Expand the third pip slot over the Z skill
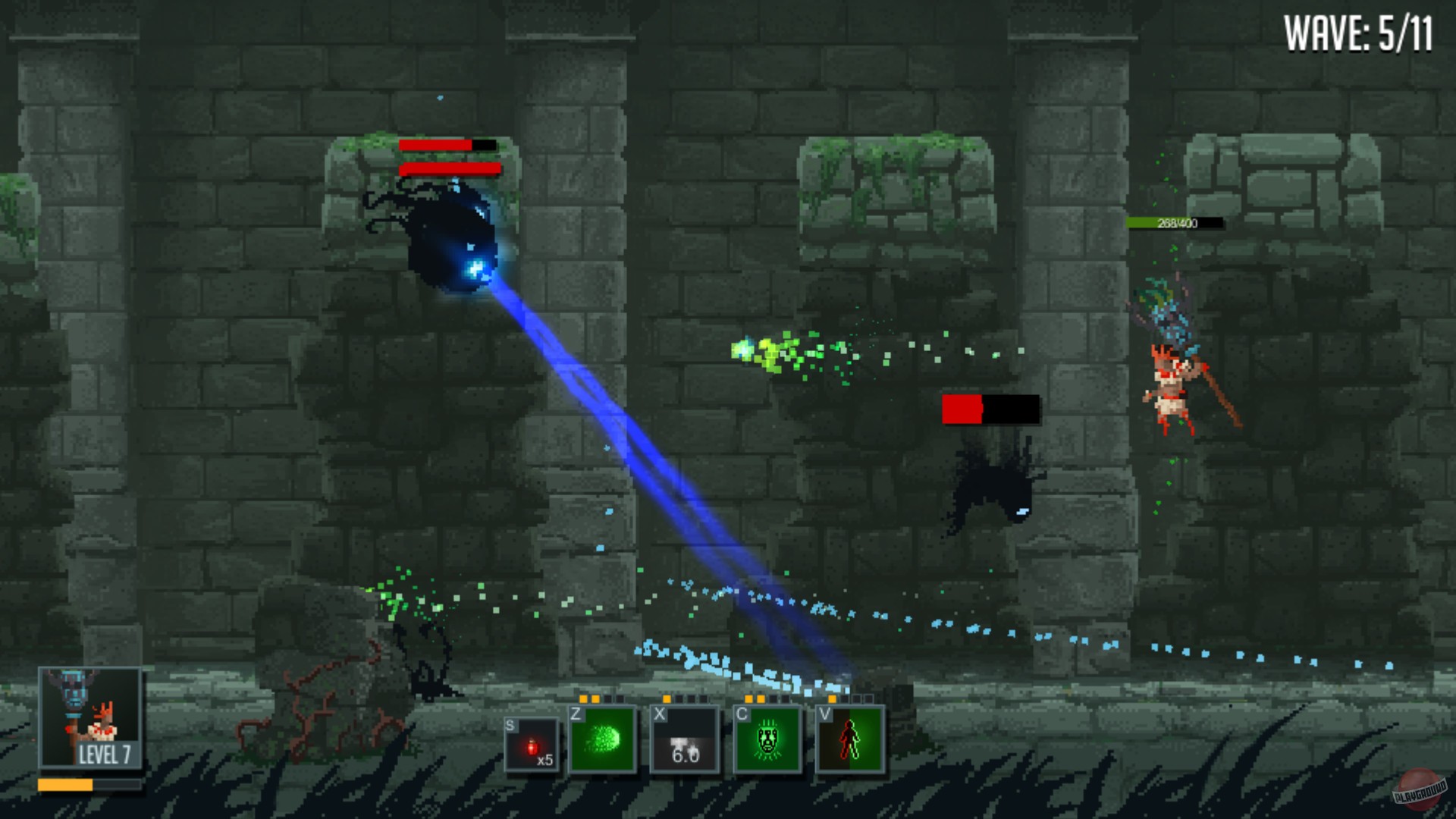Viewport: 1456px width, 819px height. click(x=607, y=698)
